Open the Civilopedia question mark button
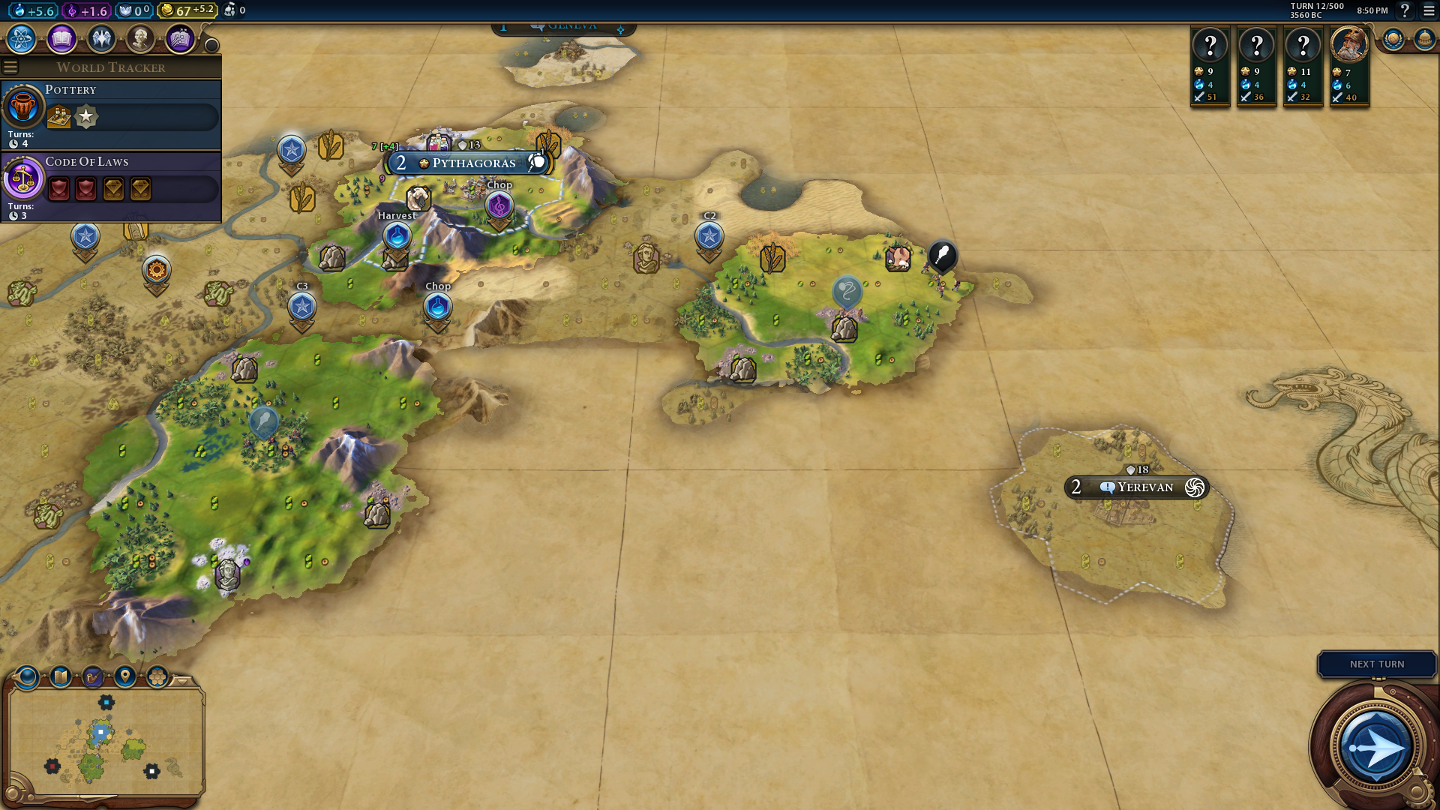The image size is (1440, 810). 1405,11
